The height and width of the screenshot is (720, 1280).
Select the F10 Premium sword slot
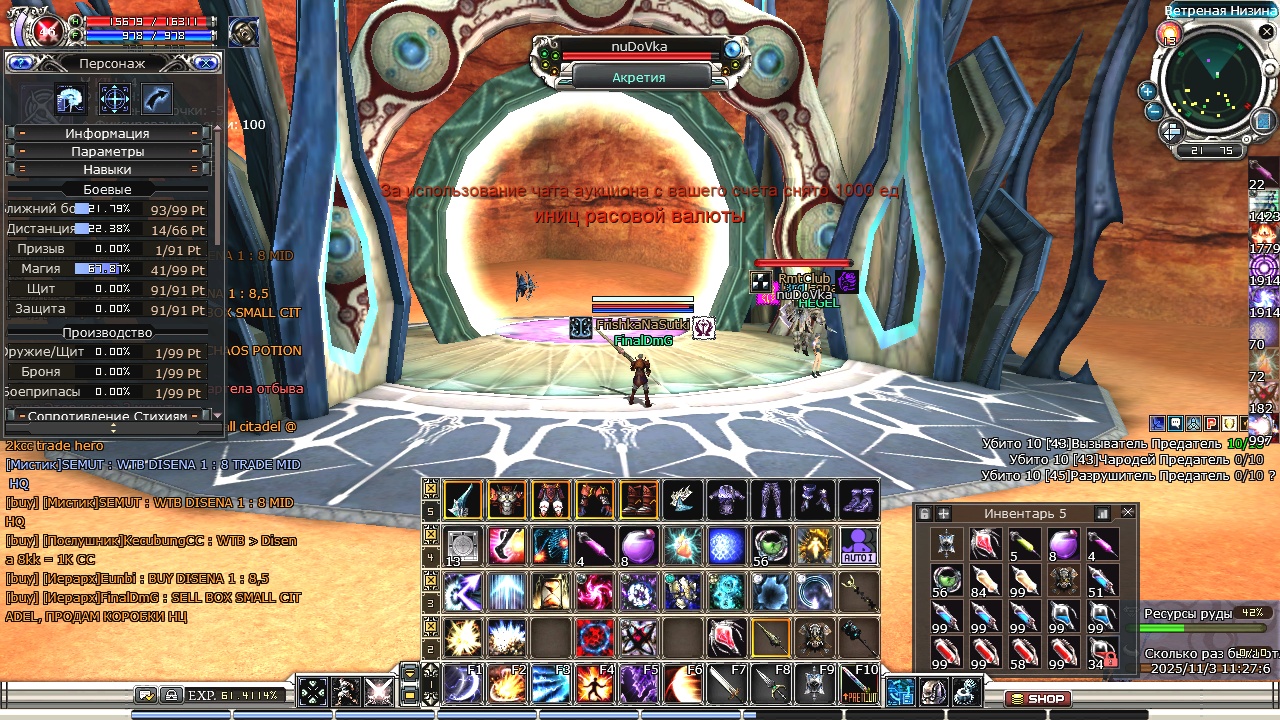858,684
